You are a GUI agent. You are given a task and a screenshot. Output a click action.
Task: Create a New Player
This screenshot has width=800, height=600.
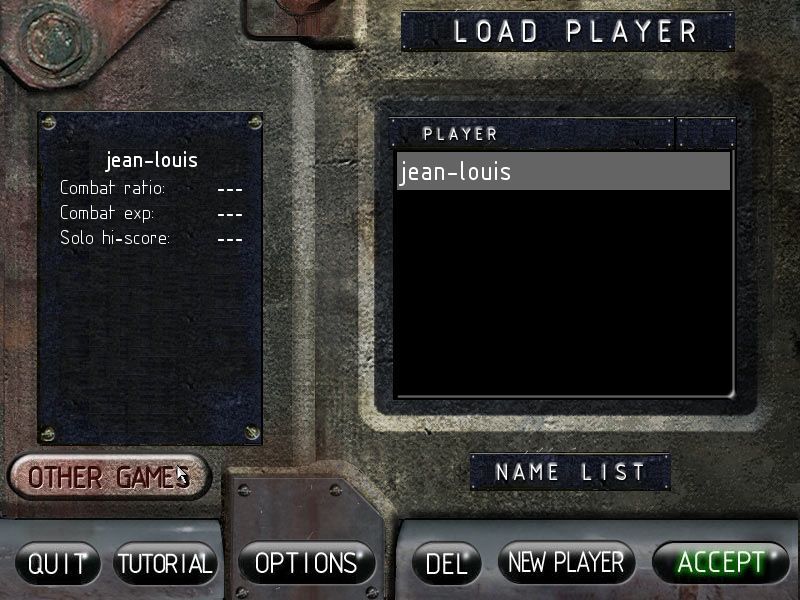coord(566,563)
